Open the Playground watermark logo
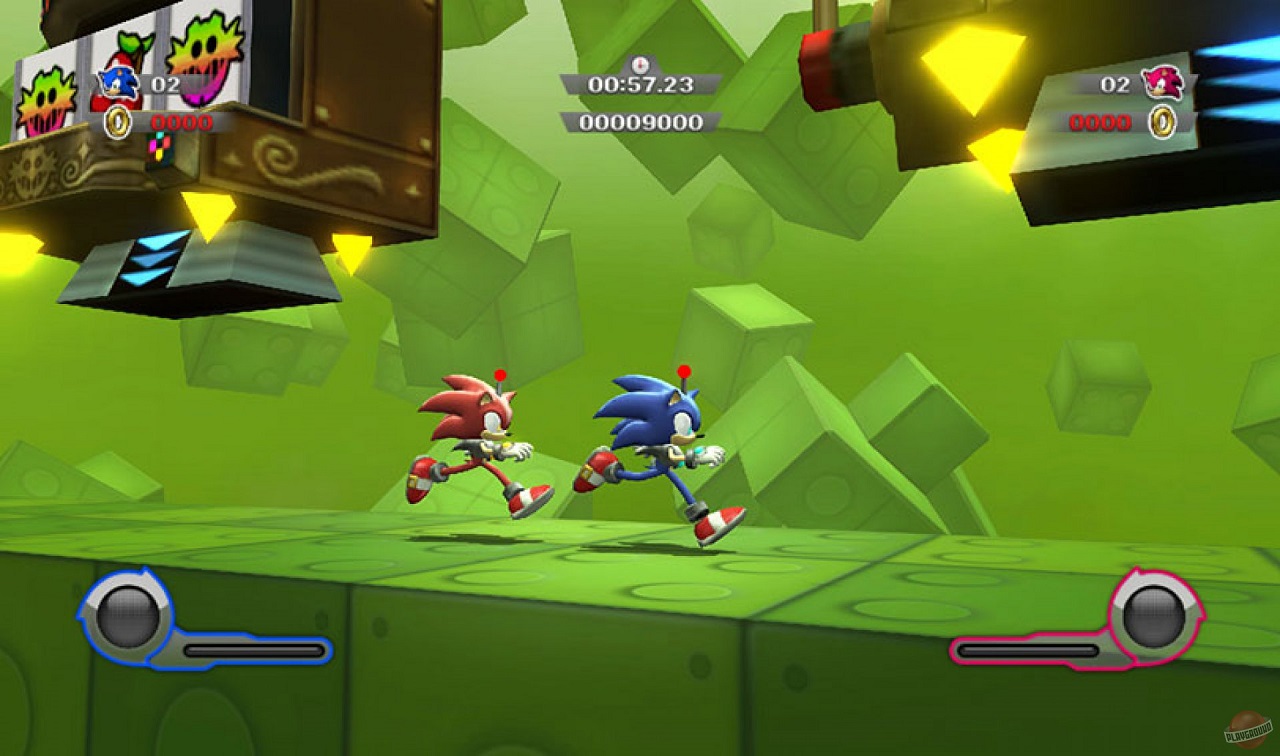The image size is (1280, 756). [x=1249, y=730]
